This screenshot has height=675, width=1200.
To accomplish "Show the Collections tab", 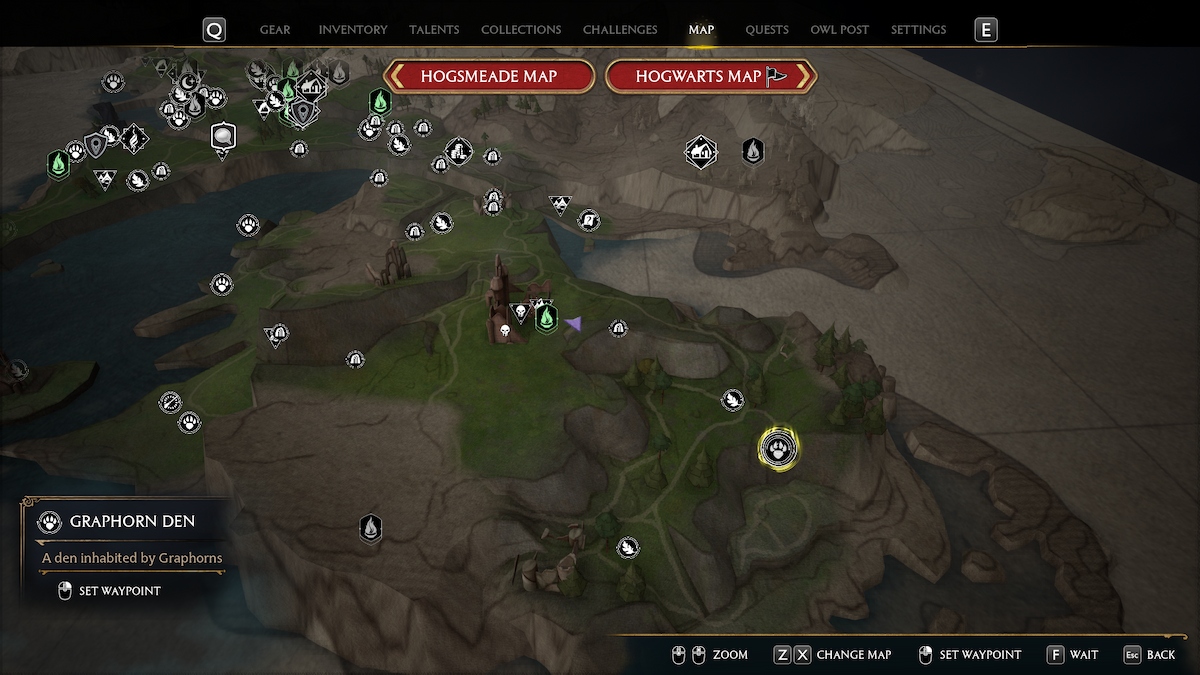I will pos(521,30).
